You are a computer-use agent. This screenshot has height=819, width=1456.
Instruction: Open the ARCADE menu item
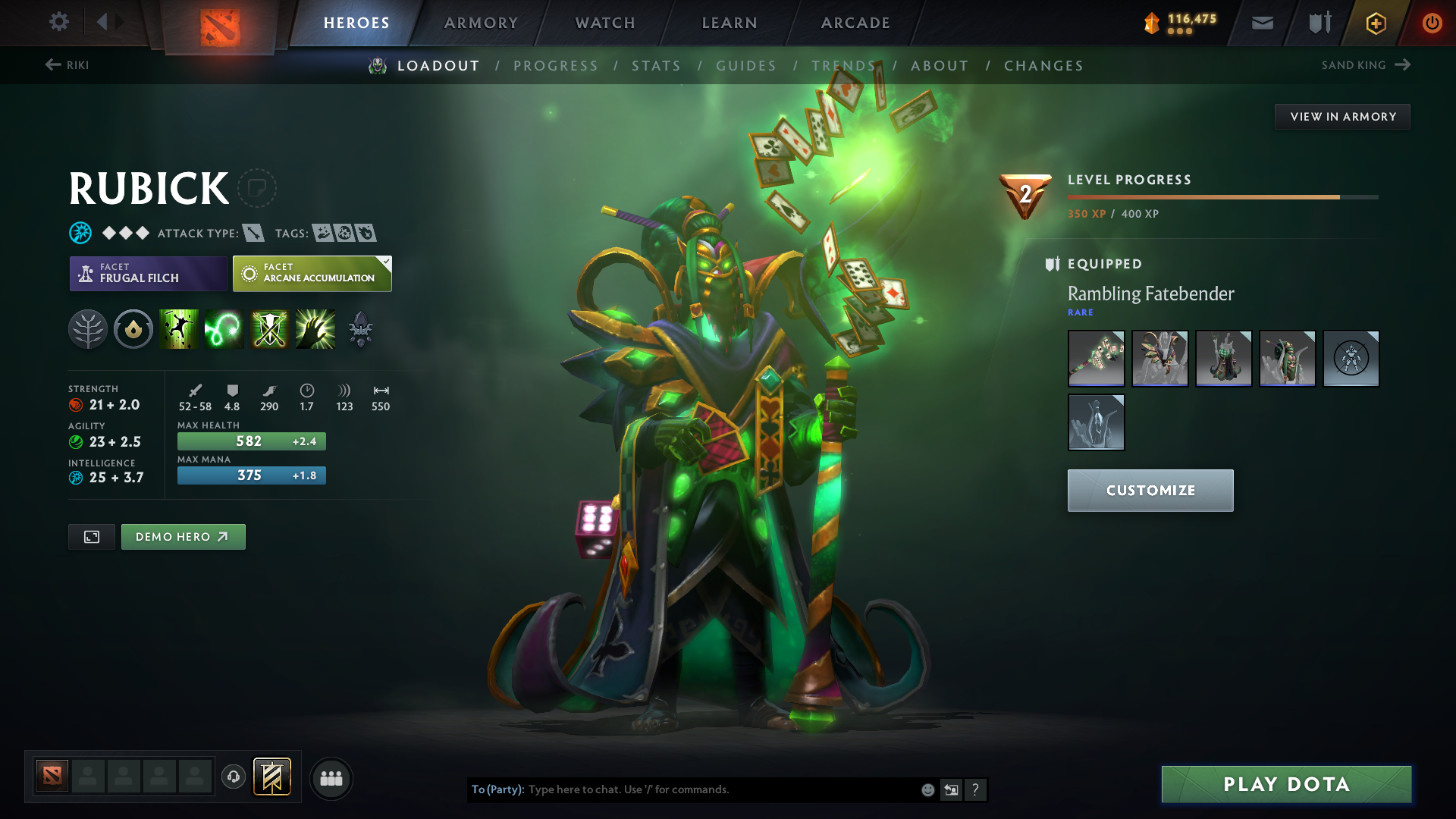click(x=855, y=23)
